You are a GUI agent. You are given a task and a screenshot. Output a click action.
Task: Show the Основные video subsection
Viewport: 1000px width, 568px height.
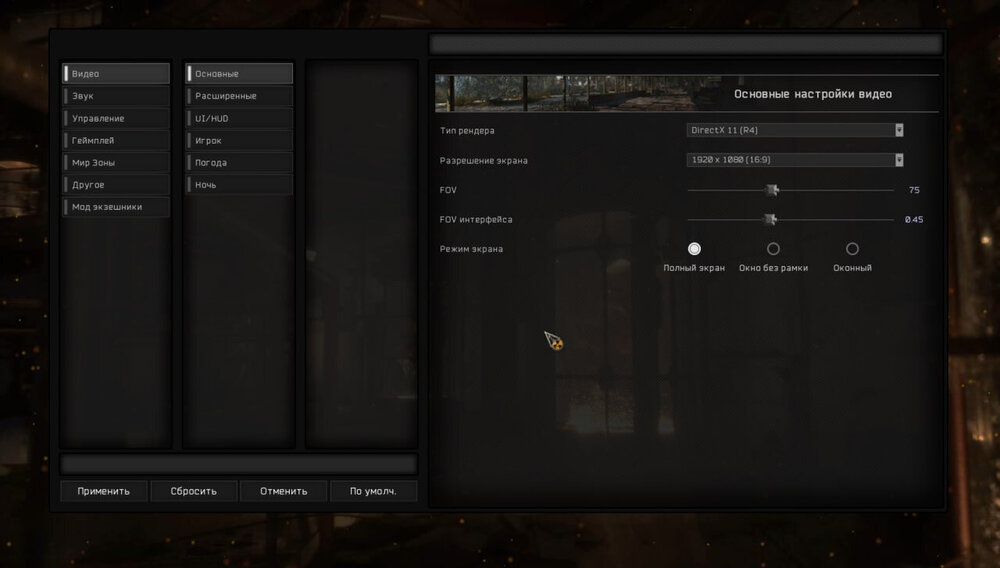239,74
